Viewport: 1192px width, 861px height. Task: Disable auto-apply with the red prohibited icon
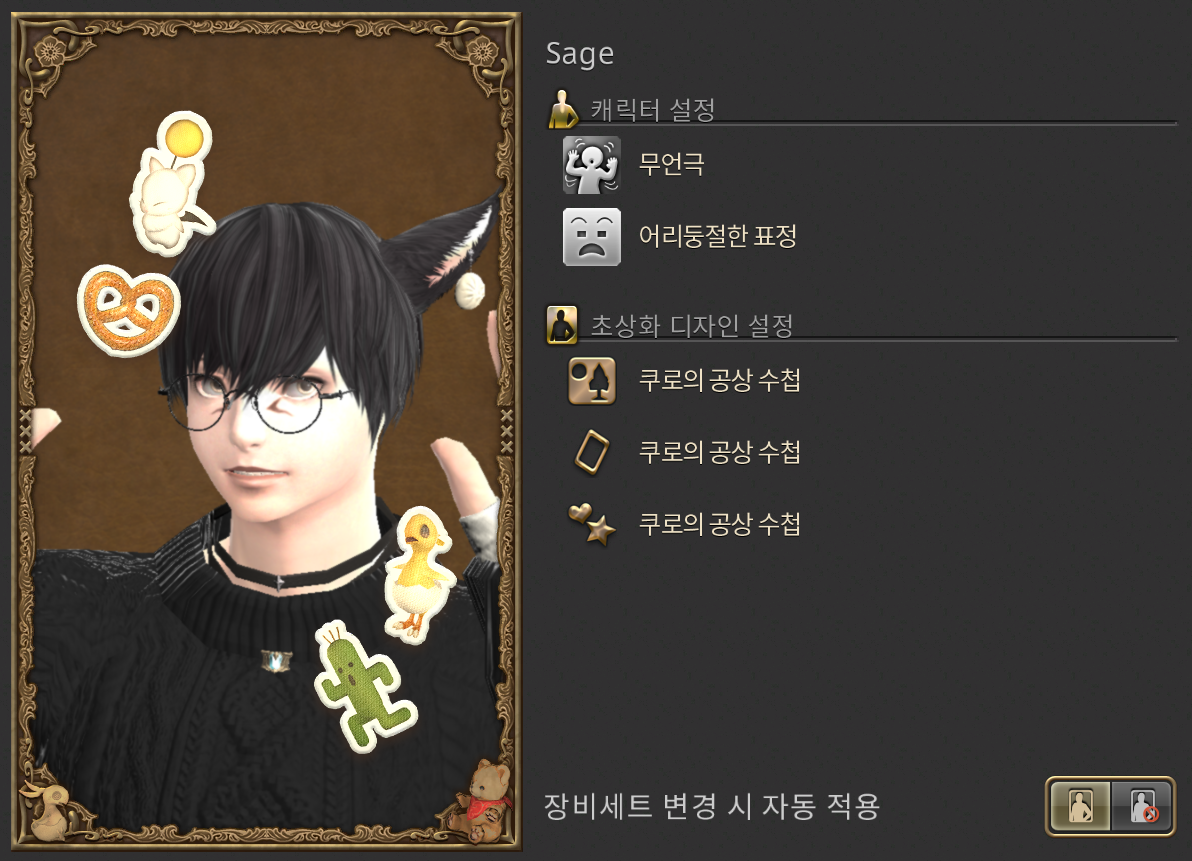[x=1142, y=806]
